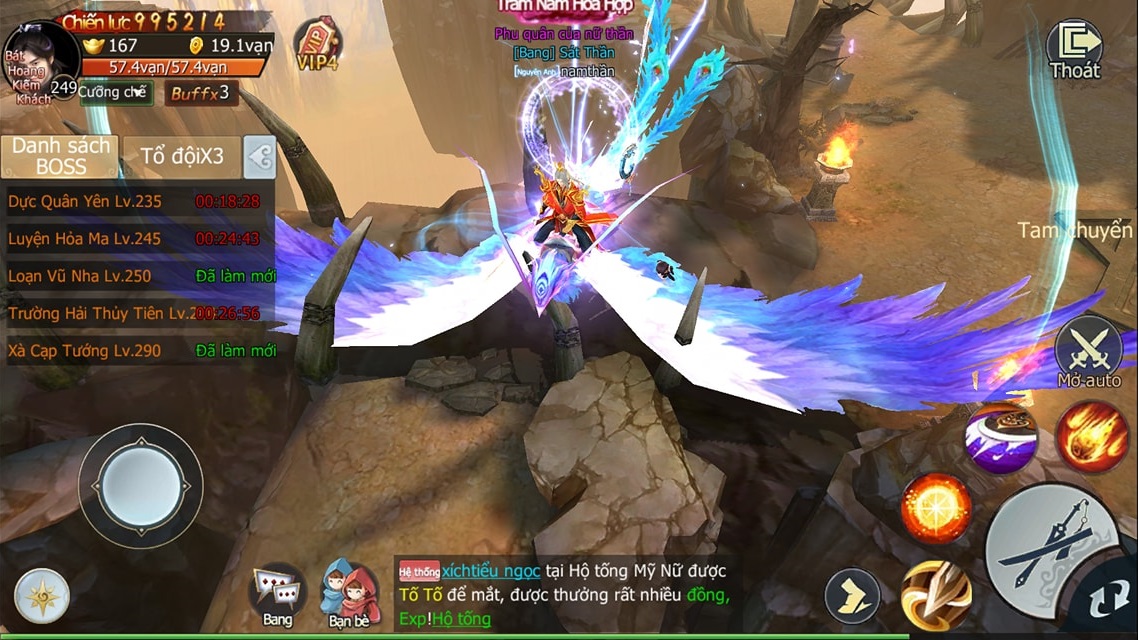The width and height of the screenshot is (1138, 640).
Task: Collapse the boss list panel arrow
Action: 260,157
